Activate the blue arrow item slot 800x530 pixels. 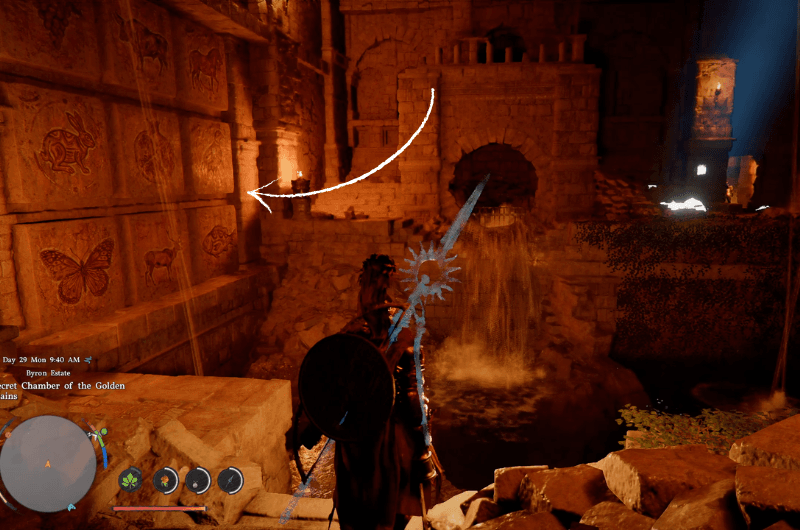pos(230,480)
